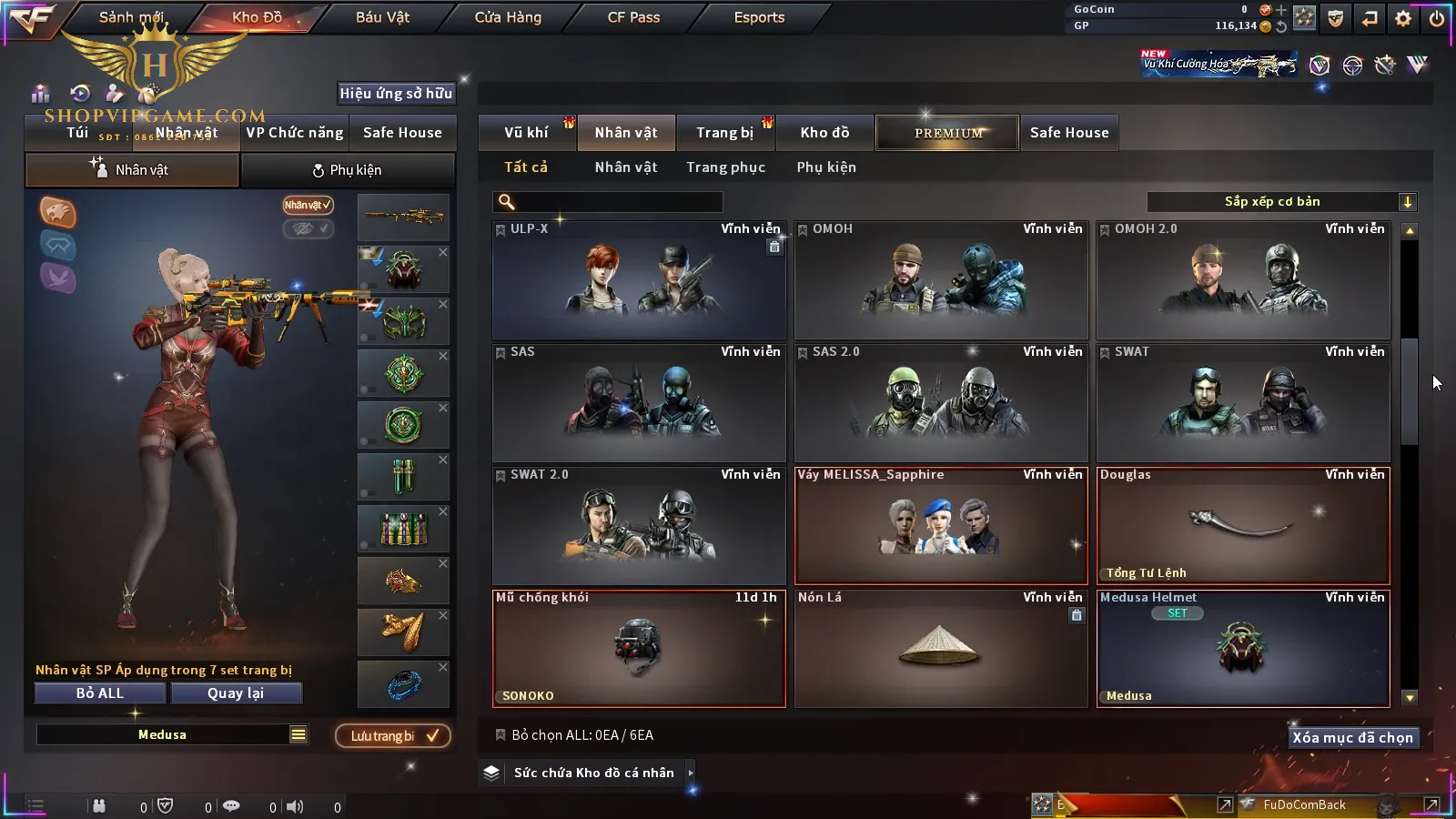Open the gear settings icon
Viewport: 1456px width, 819px height.
tap(1402, 18)
